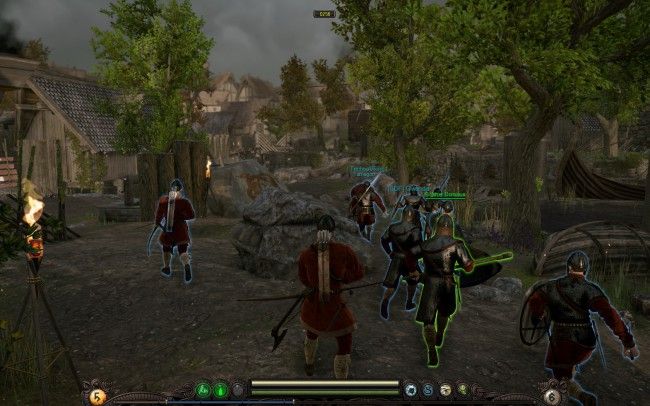The height and width of the screenshot is (406, 650).
Task: Activate the blue swirl ability icon
Action: (427, 388)
